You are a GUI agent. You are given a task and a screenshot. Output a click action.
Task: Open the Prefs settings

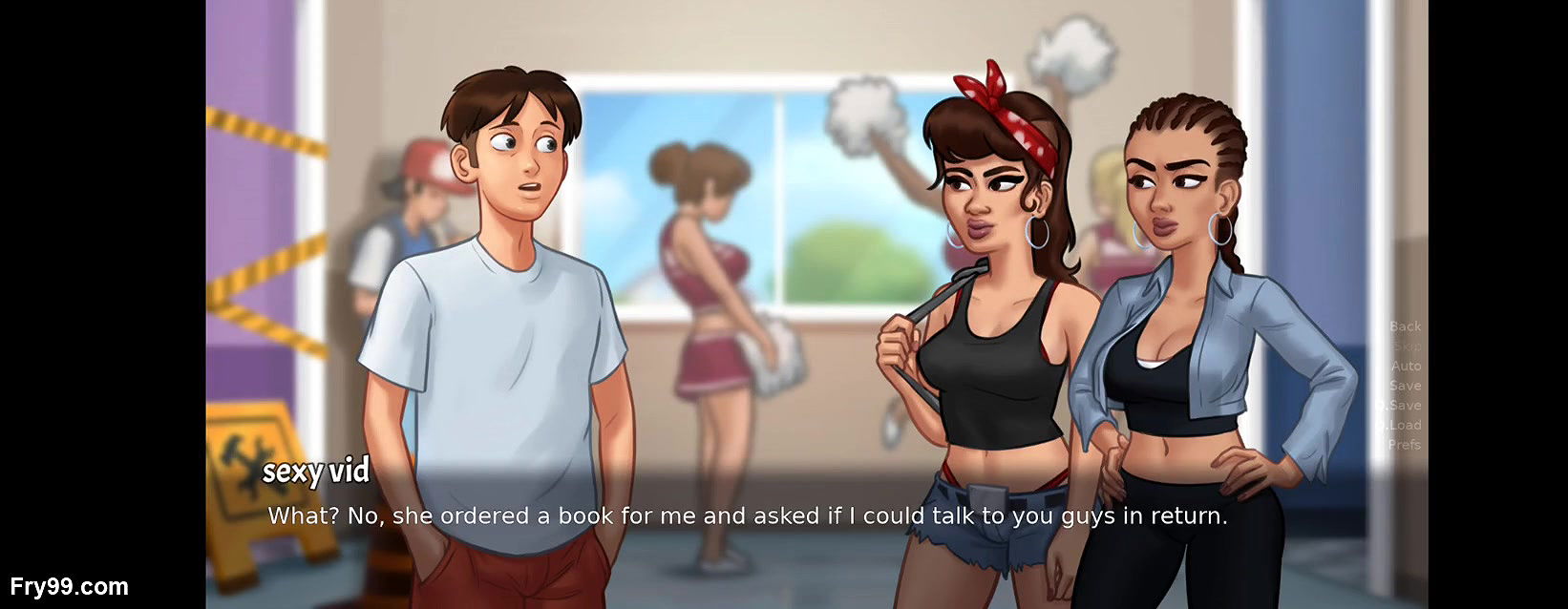(x=1404, y=445)
